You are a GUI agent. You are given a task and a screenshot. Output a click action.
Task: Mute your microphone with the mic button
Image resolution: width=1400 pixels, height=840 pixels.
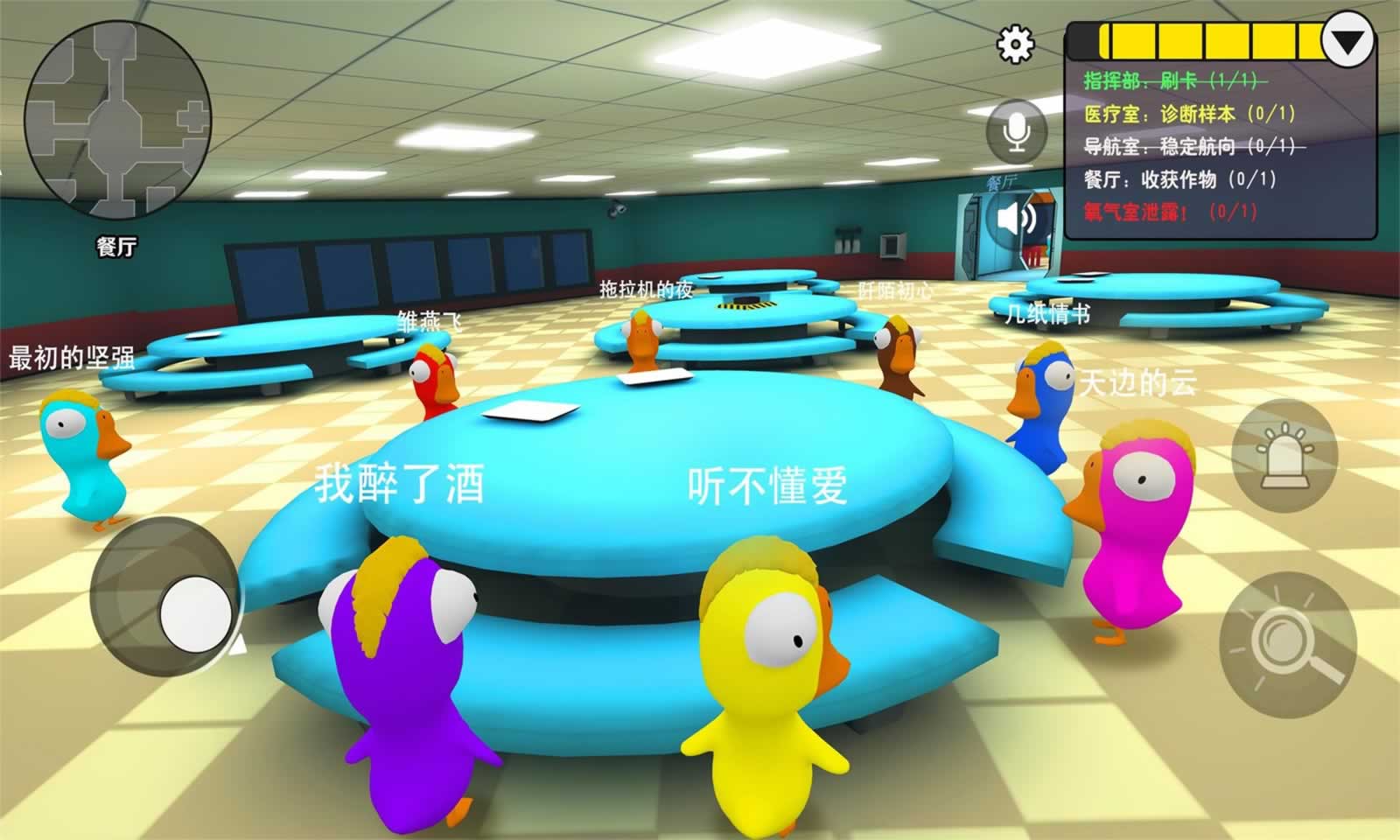[1015, 129]
